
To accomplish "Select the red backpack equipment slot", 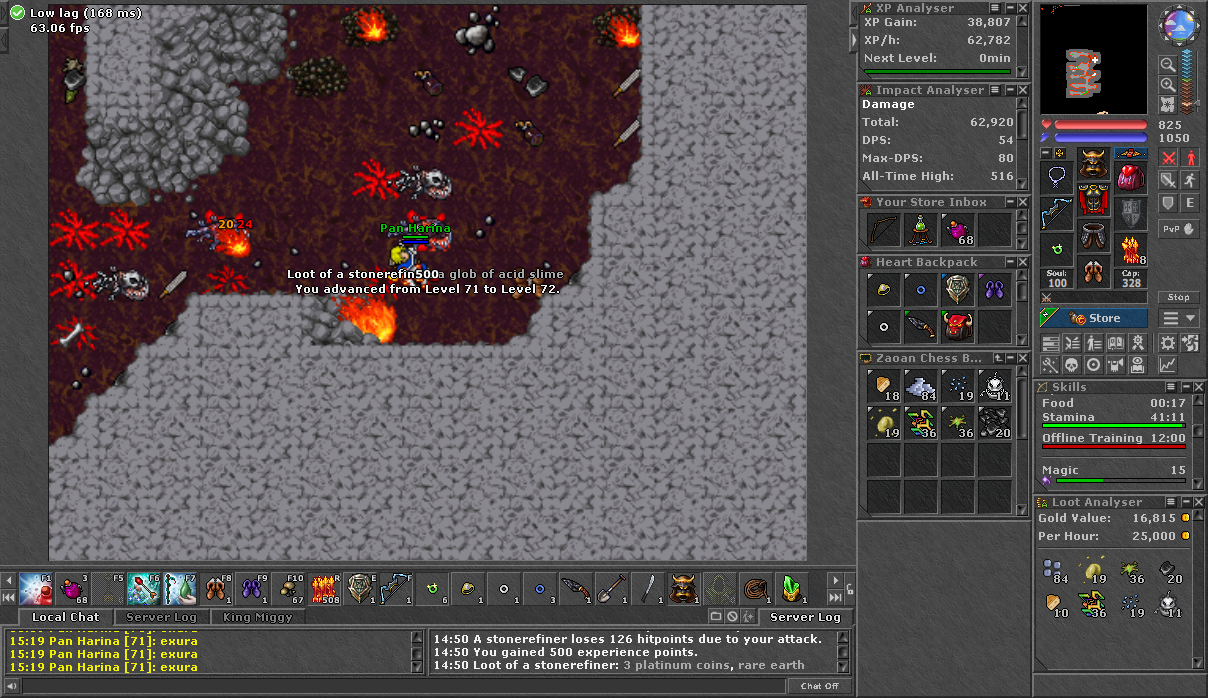I will coord(1131,177).
